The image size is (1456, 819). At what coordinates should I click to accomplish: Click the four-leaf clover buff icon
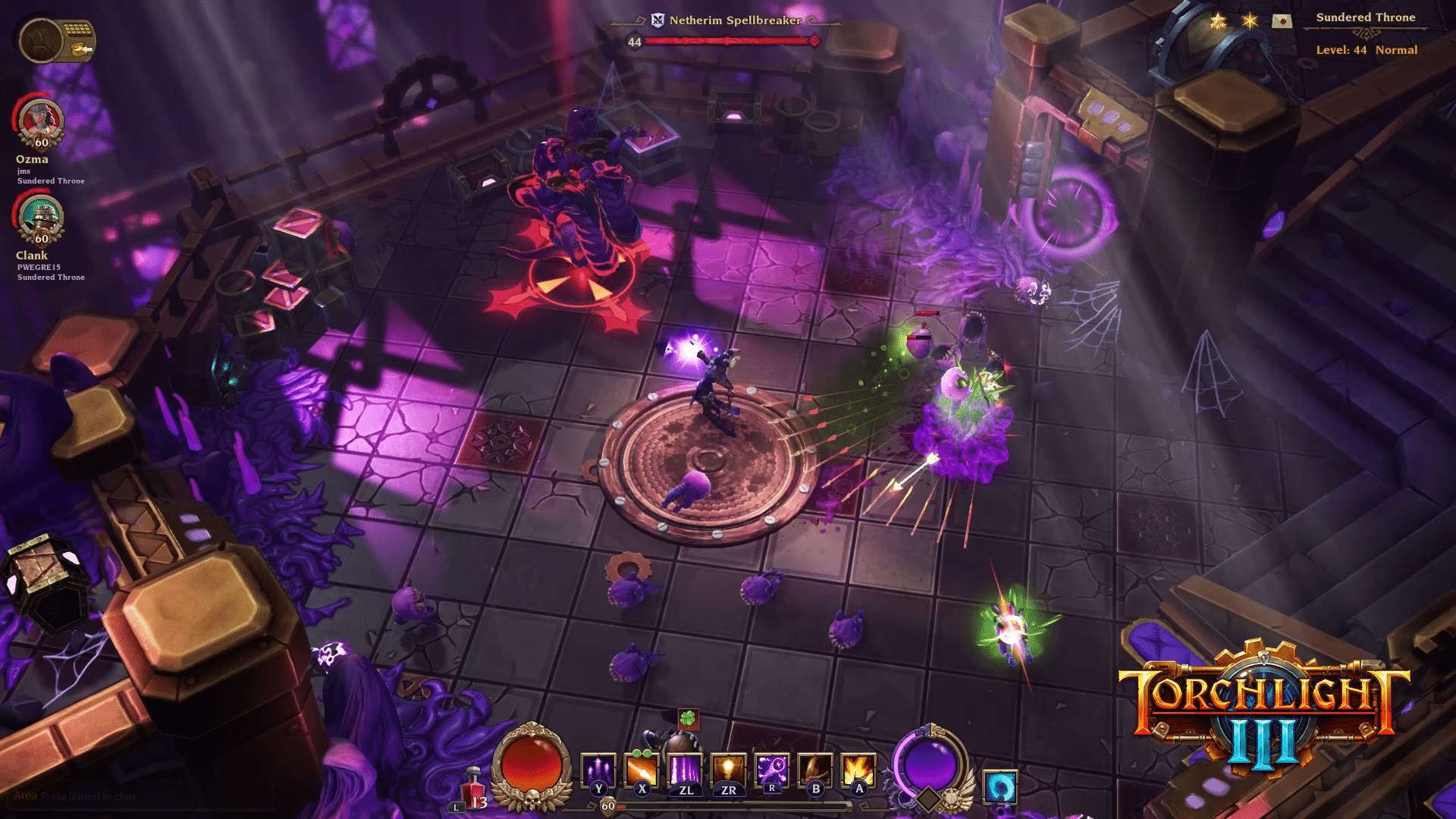click(688, 717)
